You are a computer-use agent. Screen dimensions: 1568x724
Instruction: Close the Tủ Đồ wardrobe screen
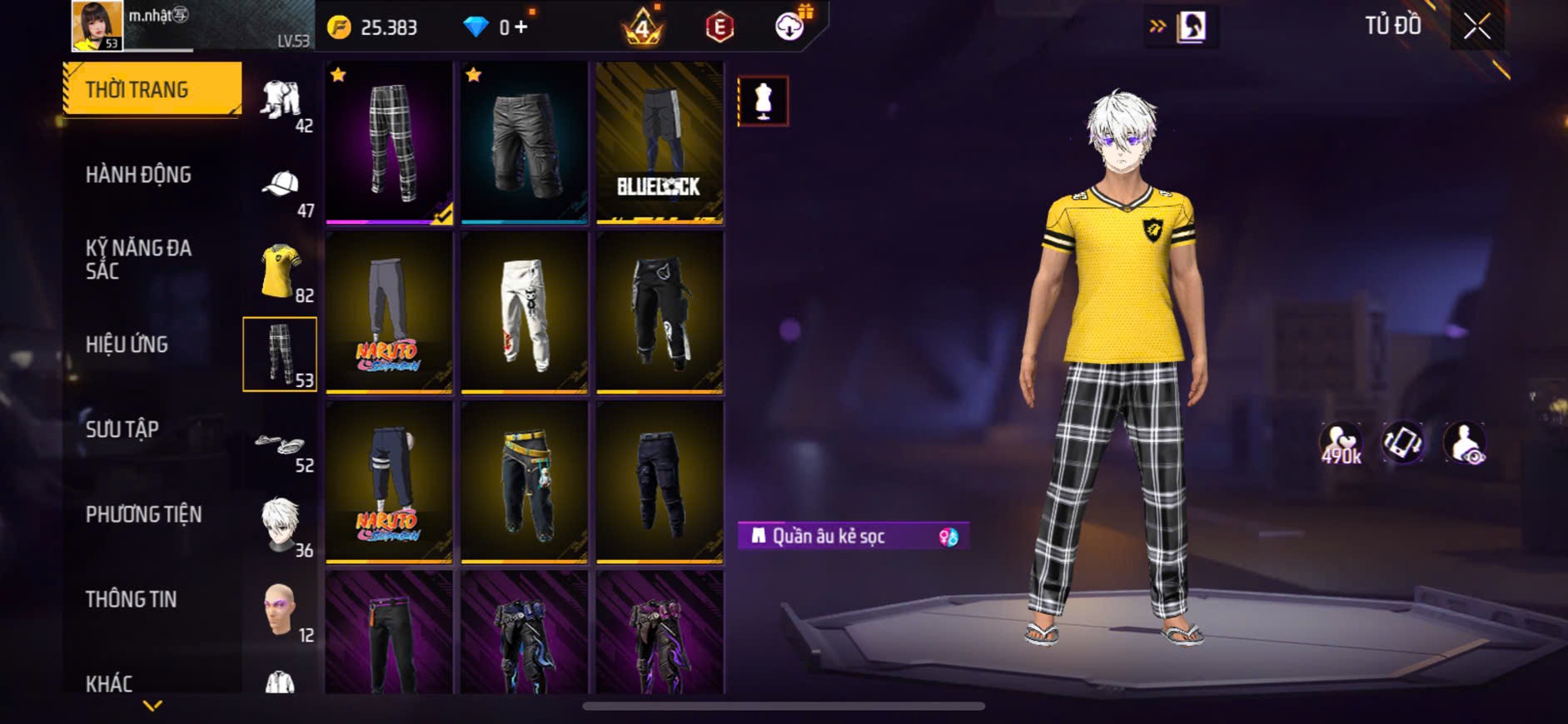coord(1476,27)
